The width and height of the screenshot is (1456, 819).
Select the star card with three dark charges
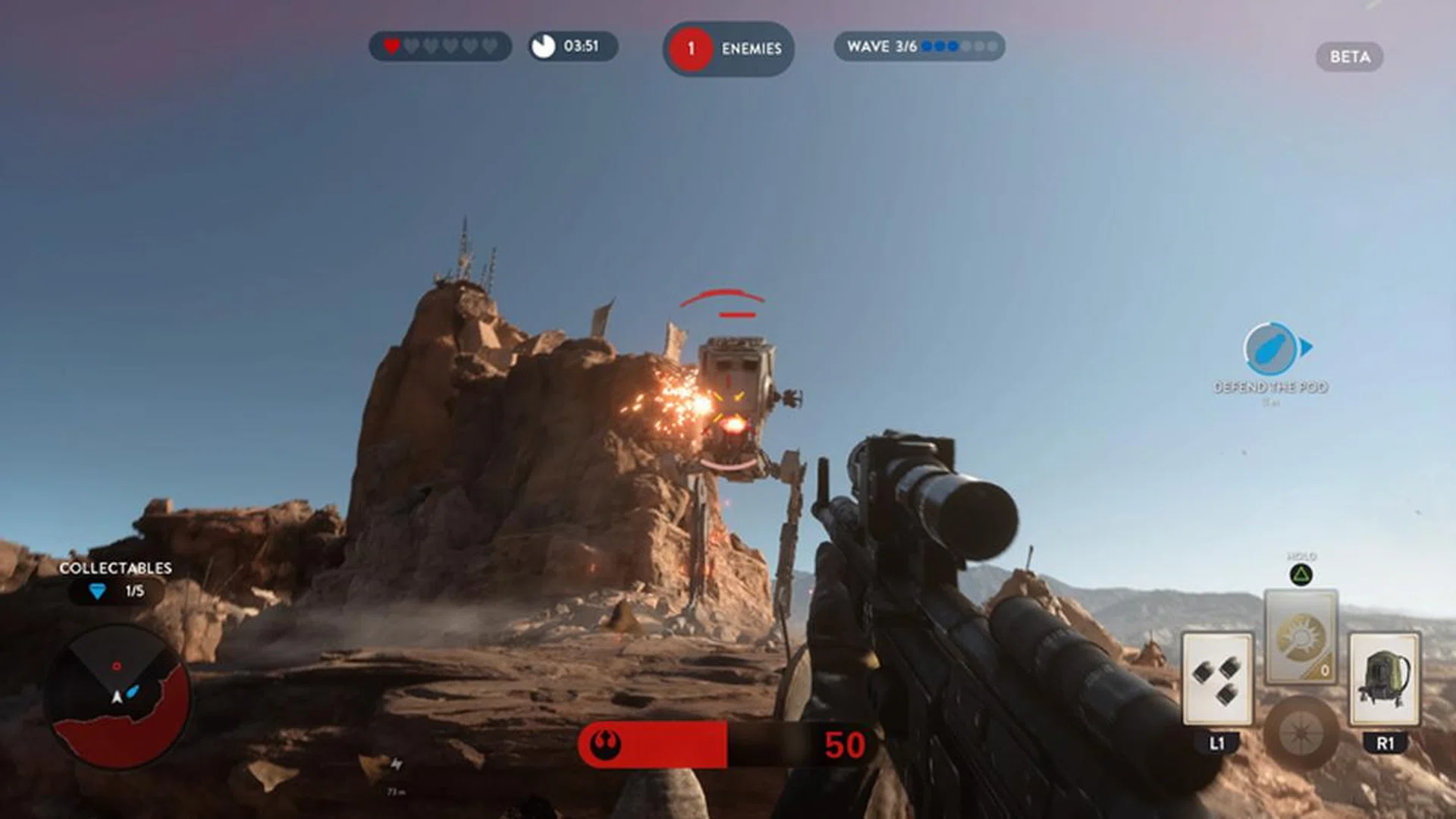tap(1217, 679)
